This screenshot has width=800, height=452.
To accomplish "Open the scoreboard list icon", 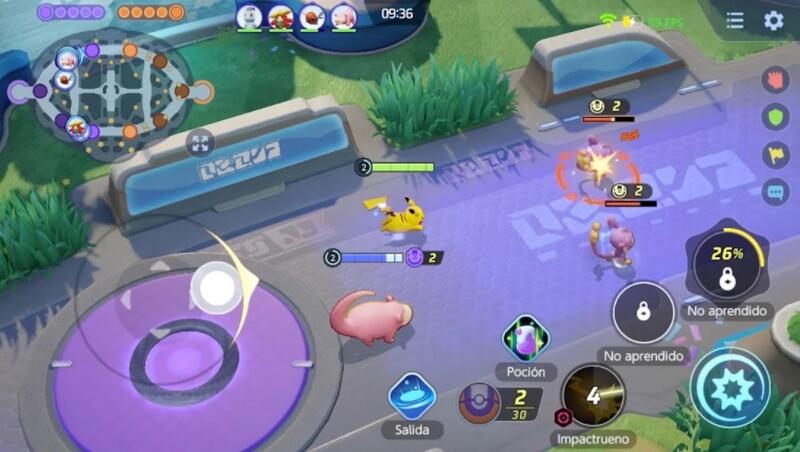I will [735, 21].
